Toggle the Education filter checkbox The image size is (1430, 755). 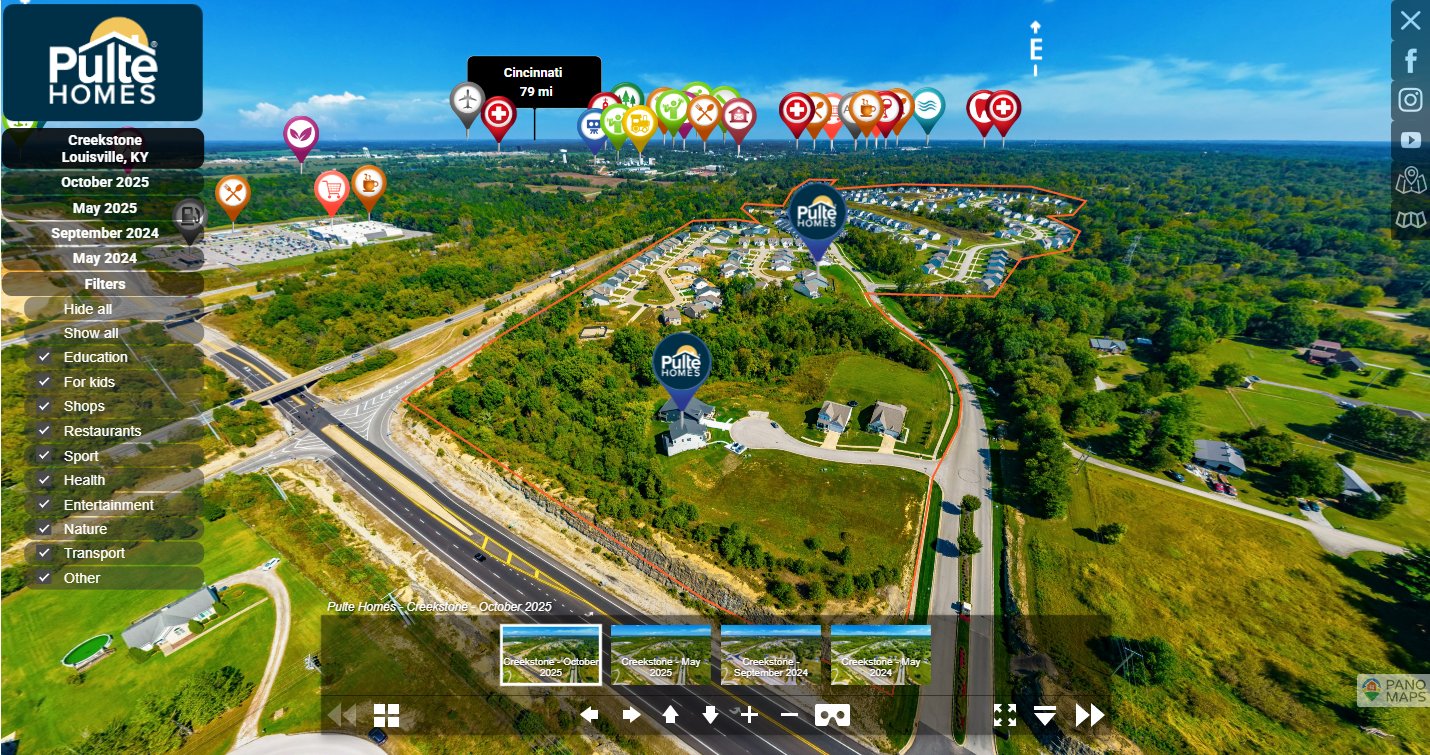coord(44,357)
